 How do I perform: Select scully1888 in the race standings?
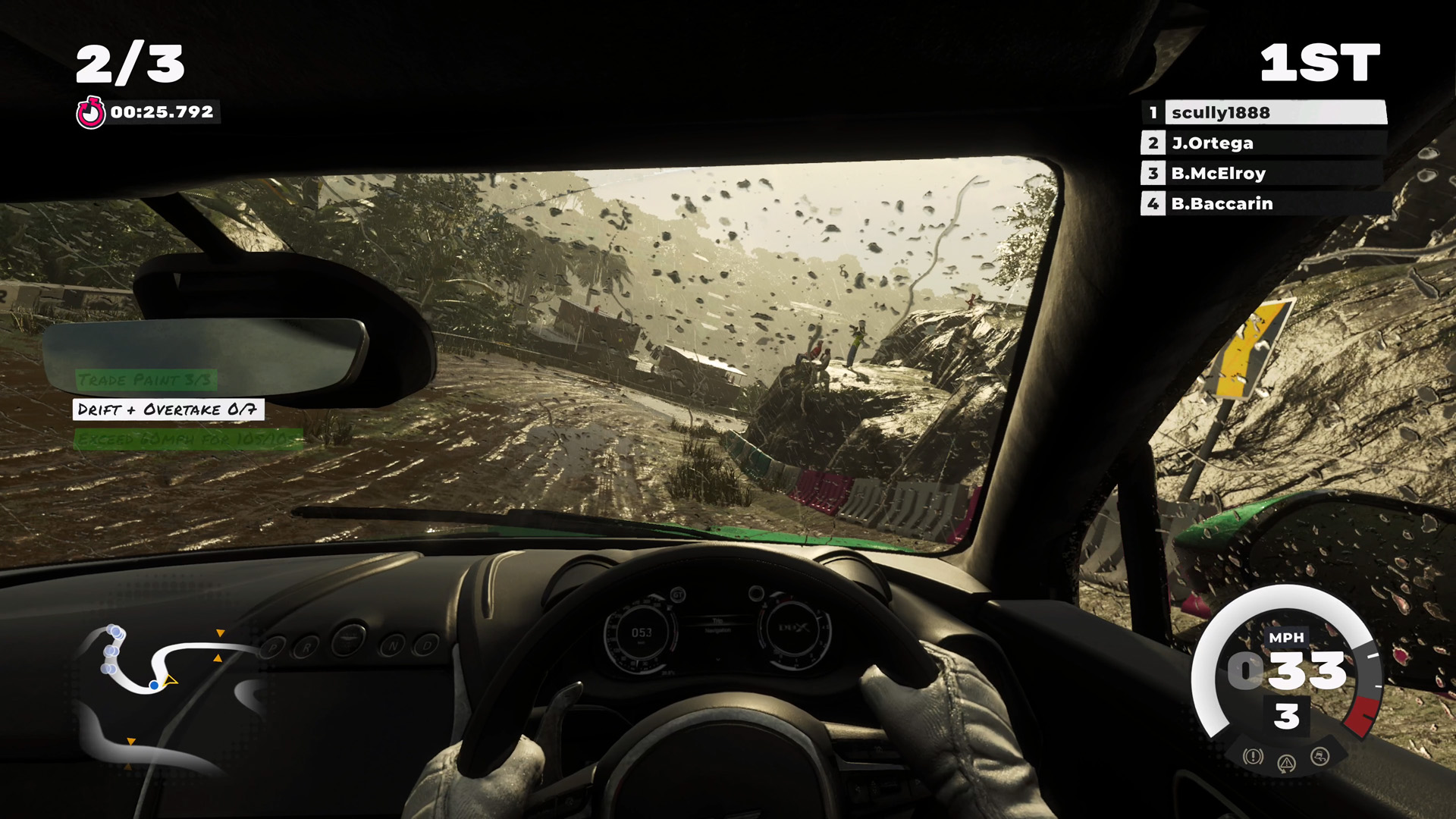tap(1263, 112)
